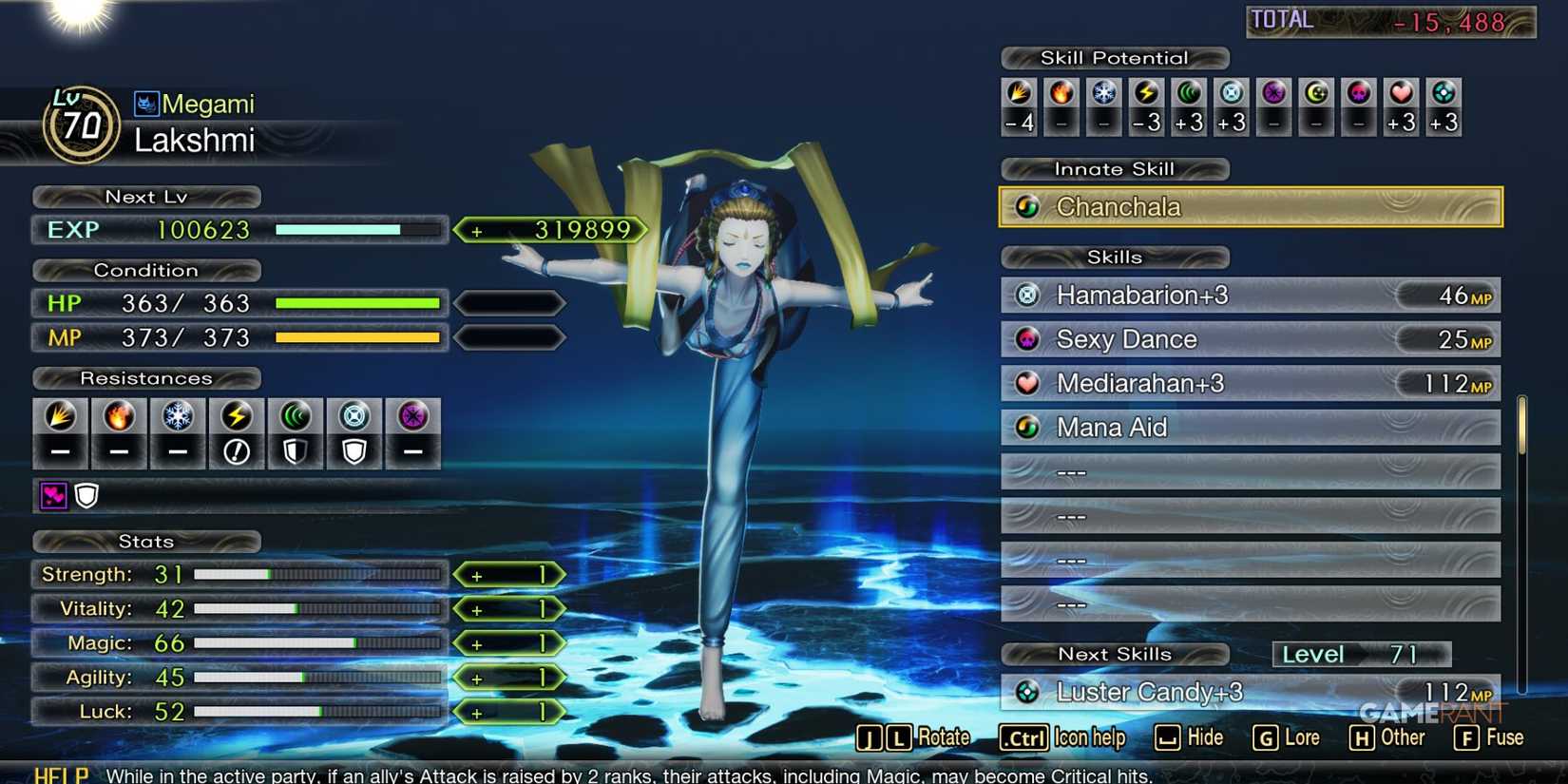Click the Healing potential icon showing +3
The width and height of the screenshot is (1568, 784).
coord(1401,105)
